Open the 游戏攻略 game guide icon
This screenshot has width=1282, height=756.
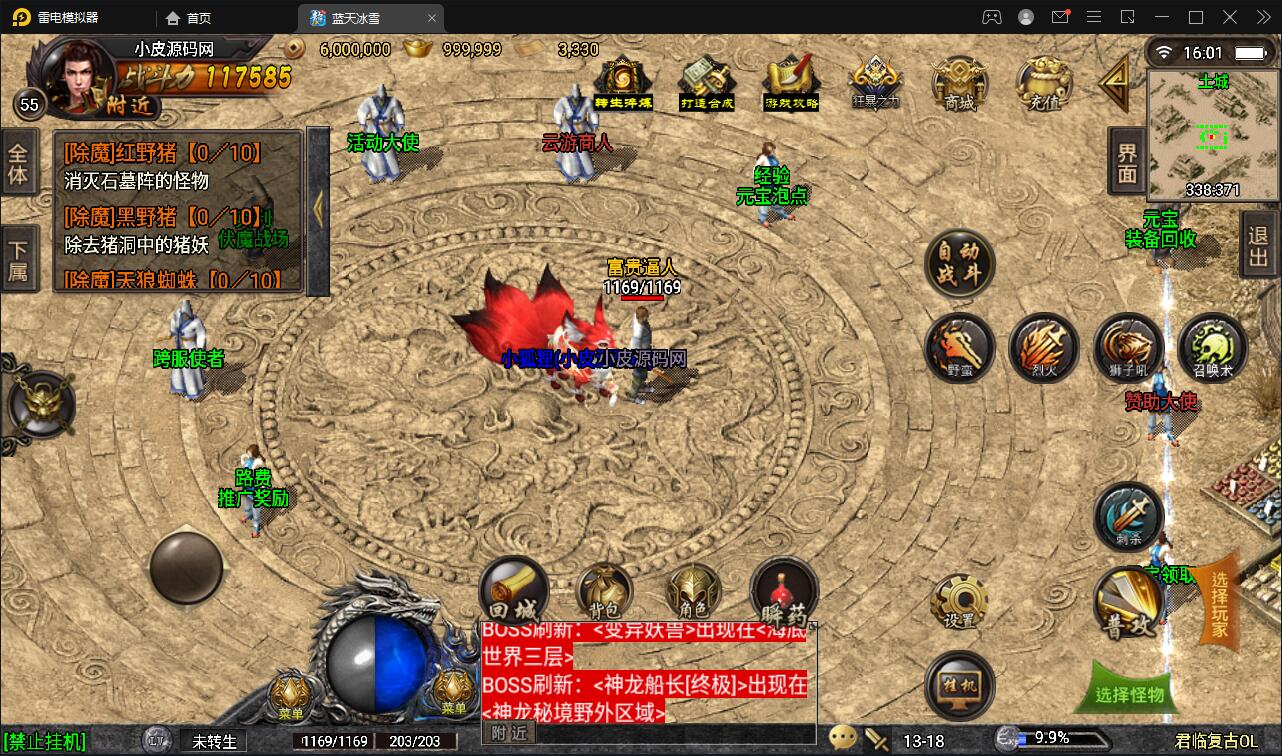(790, 78)
